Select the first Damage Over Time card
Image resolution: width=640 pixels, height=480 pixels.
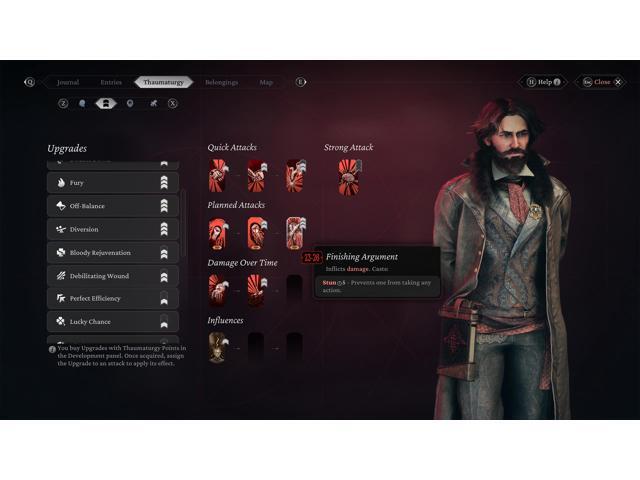tap(218, 289)
